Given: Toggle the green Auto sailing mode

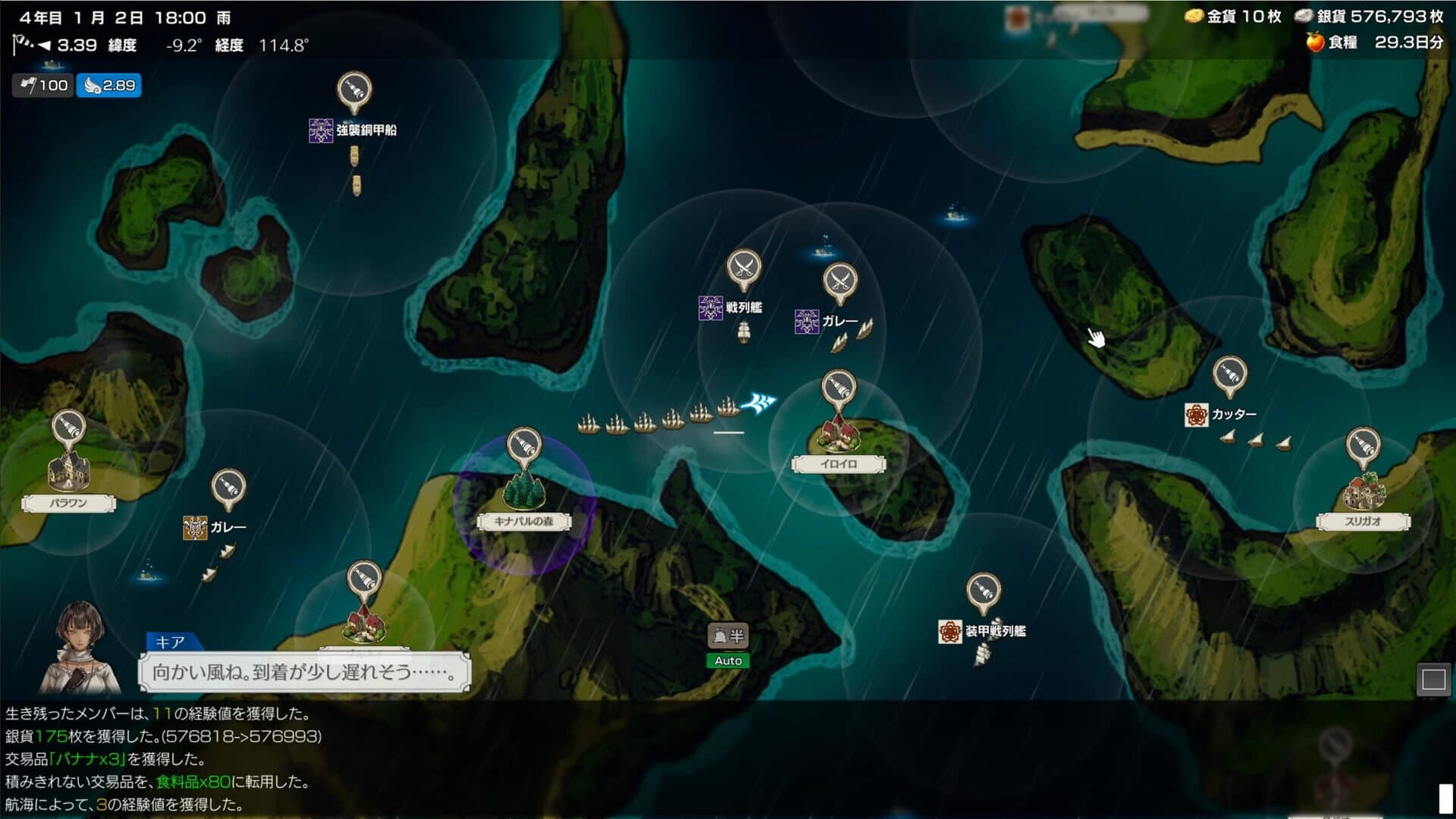Looking at the screenshot, I should (728, 661).
